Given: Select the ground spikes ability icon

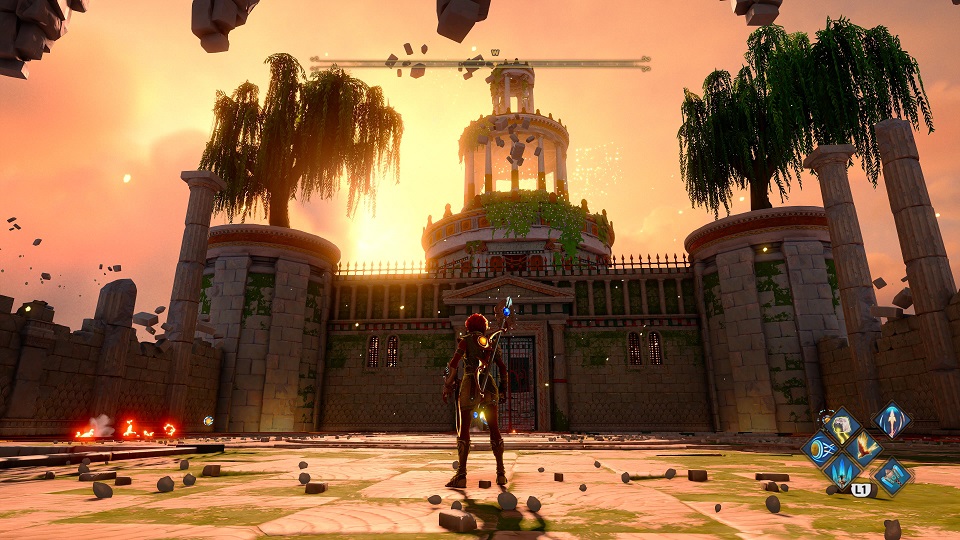Looking at the screenshot, I should [x=841, y=470].
